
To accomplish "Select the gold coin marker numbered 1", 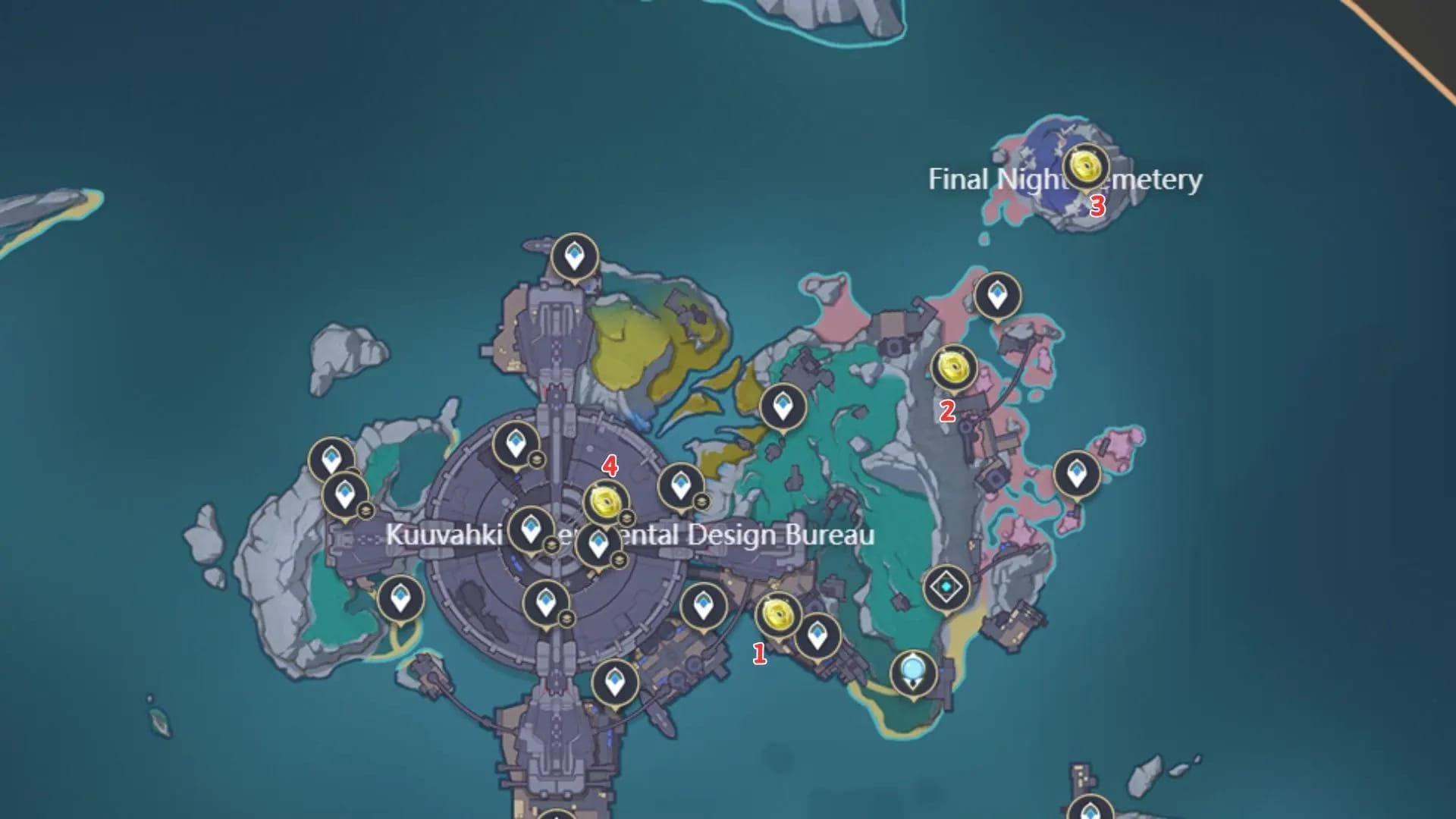I will click(x=778, y=615).
